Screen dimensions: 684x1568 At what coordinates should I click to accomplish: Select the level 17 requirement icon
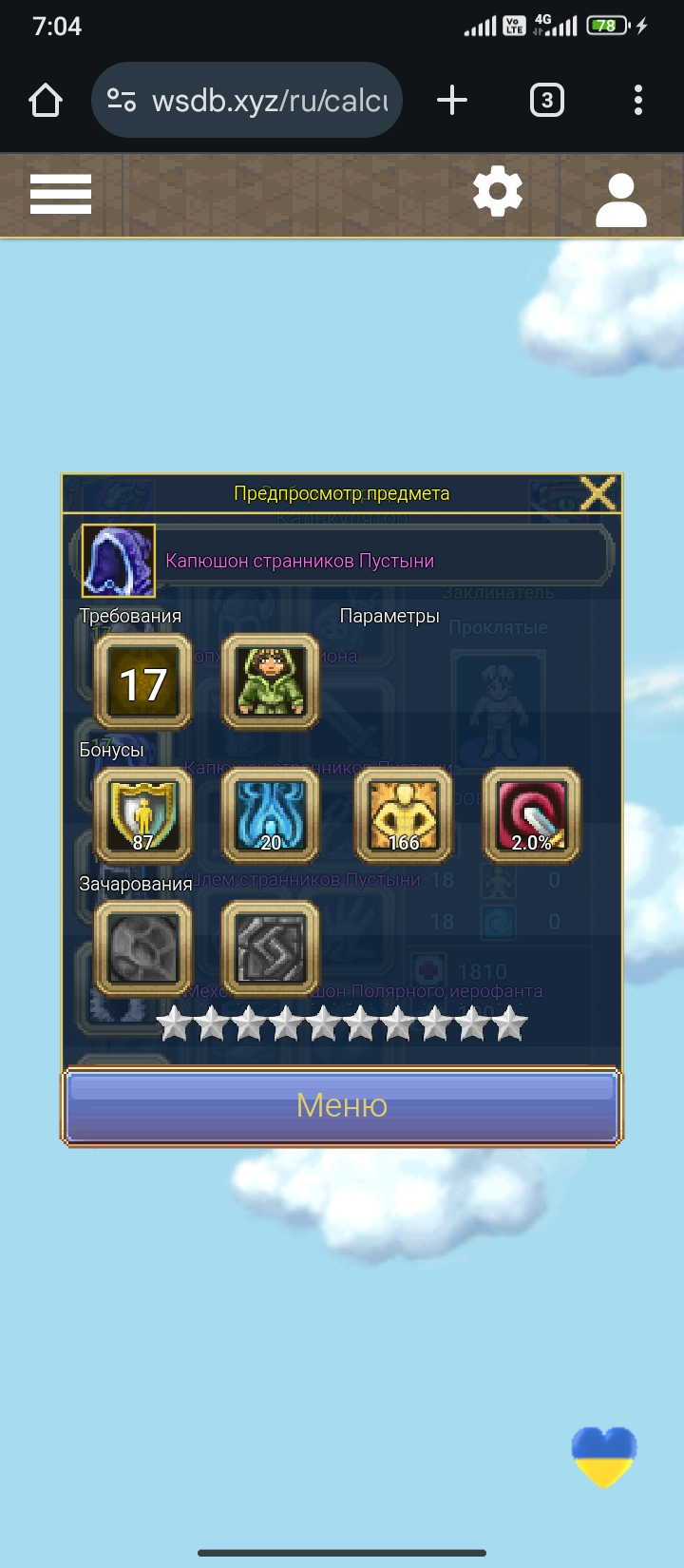[x=142, y=682]
